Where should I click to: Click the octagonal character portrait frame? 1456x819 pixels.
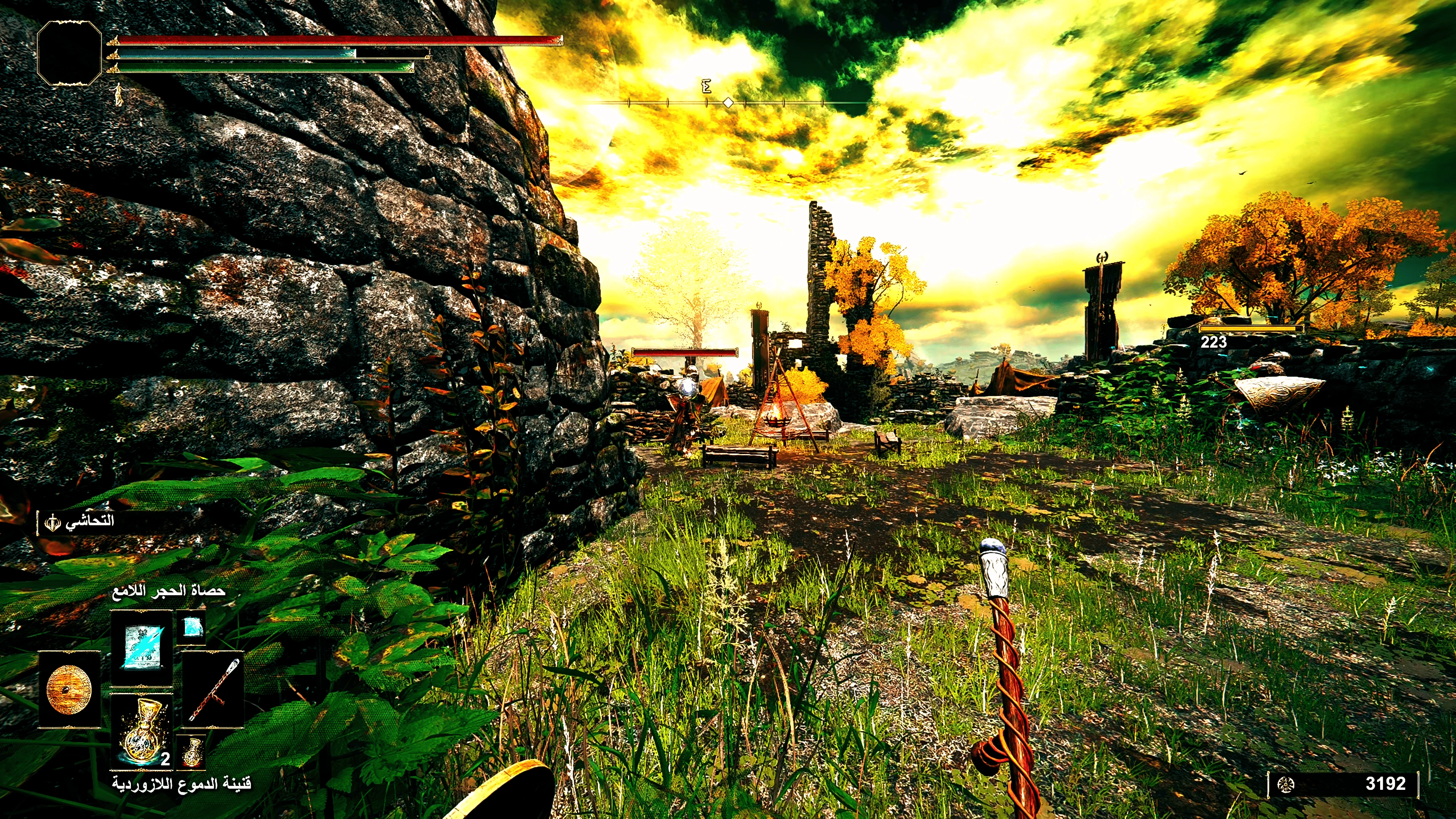69,54
